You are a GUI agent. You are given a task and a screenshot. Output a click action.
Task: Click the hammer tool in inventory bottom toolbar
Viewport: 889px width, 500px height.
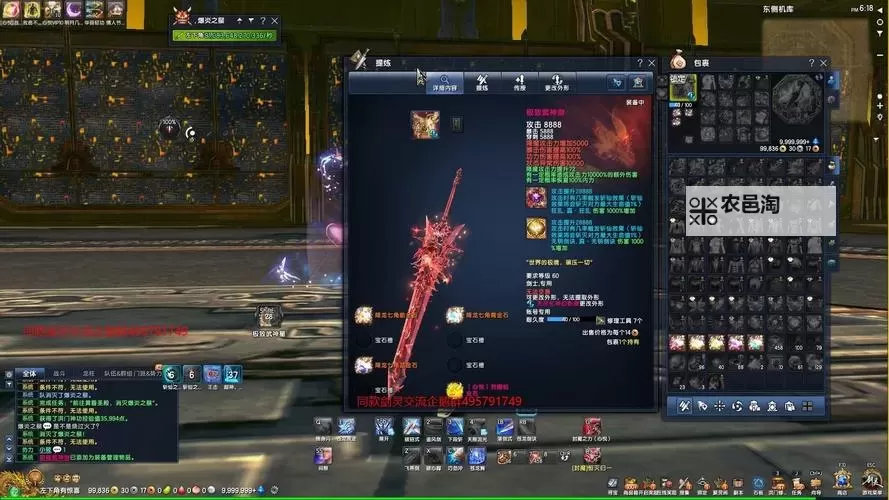(x=685, y=406)
